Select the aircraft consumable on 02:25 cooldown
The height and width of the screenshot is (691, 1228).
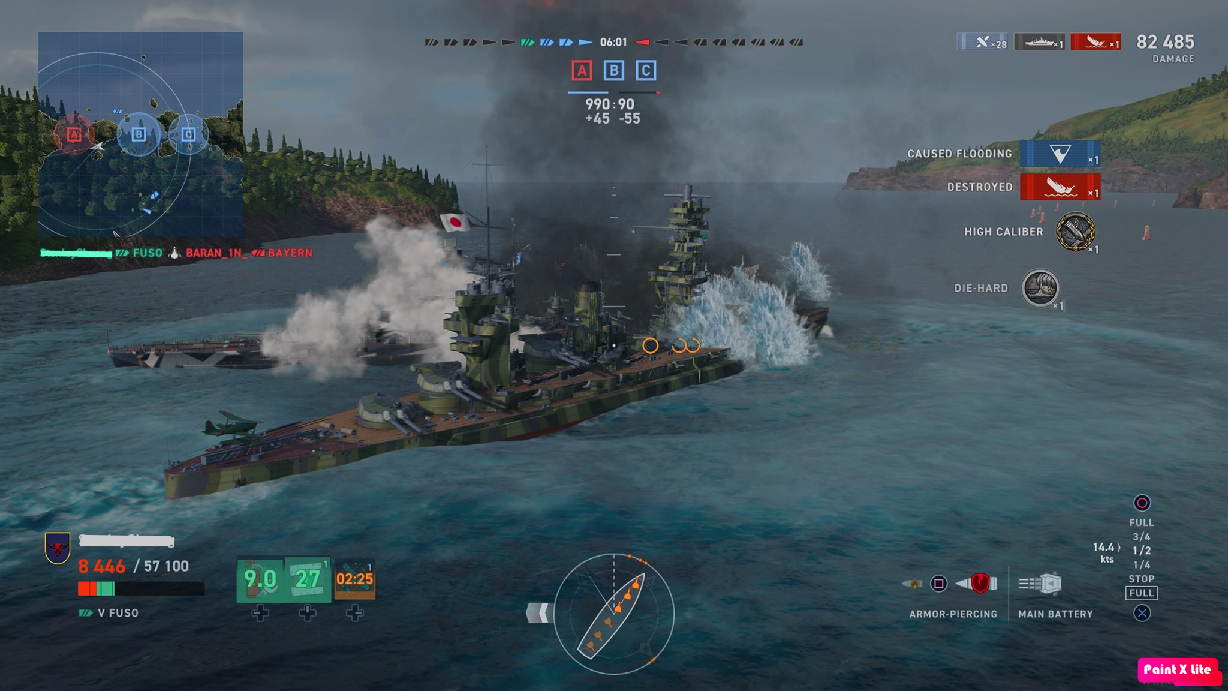355,579
